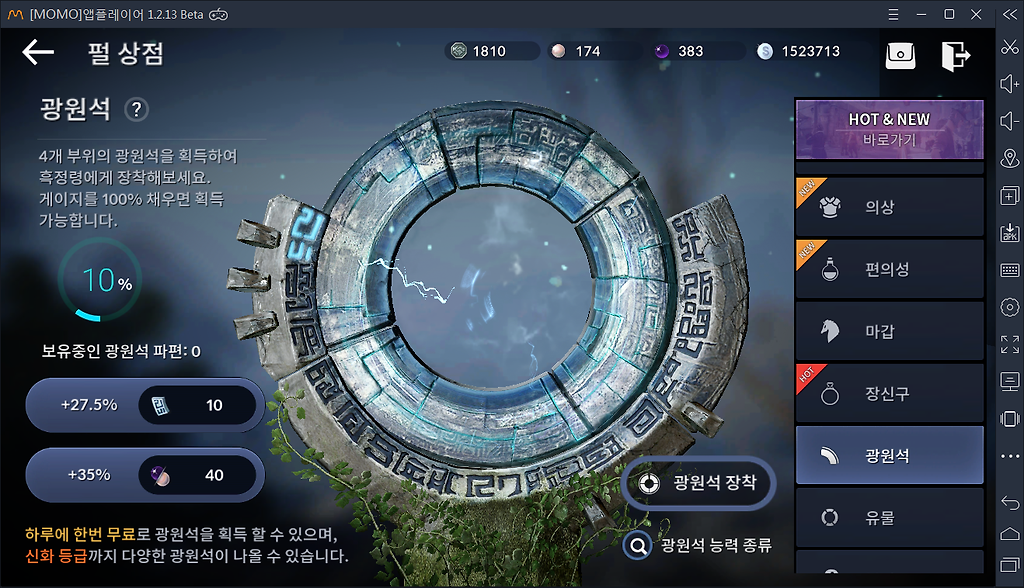Go back using the left arrow
Viewport: 1024px width, 588px height.
click(38, 52)
